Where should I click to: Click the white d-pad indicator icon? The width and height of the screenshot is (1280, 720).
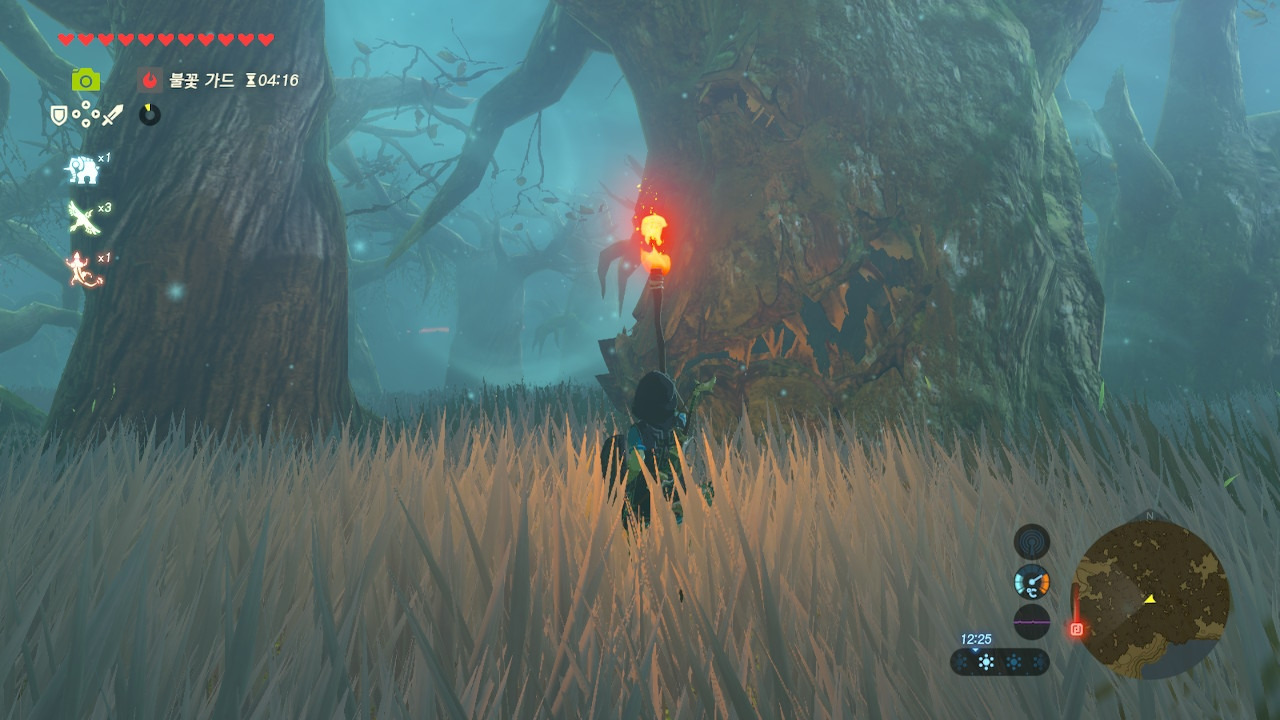point(85,116)
